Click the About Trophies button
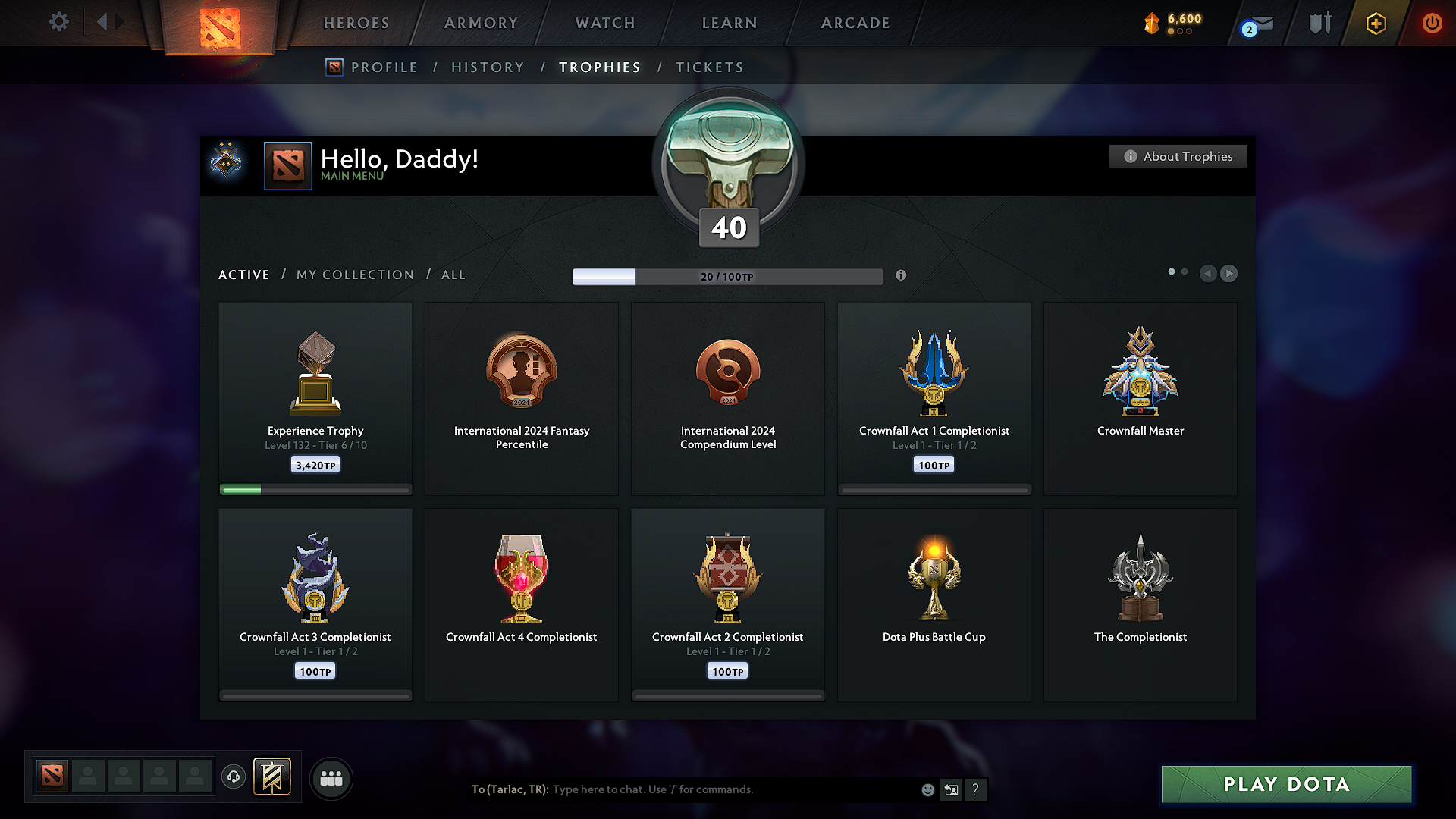Screen dimensions: 1456x819 pyautogui.click(x=1178, y=156)
